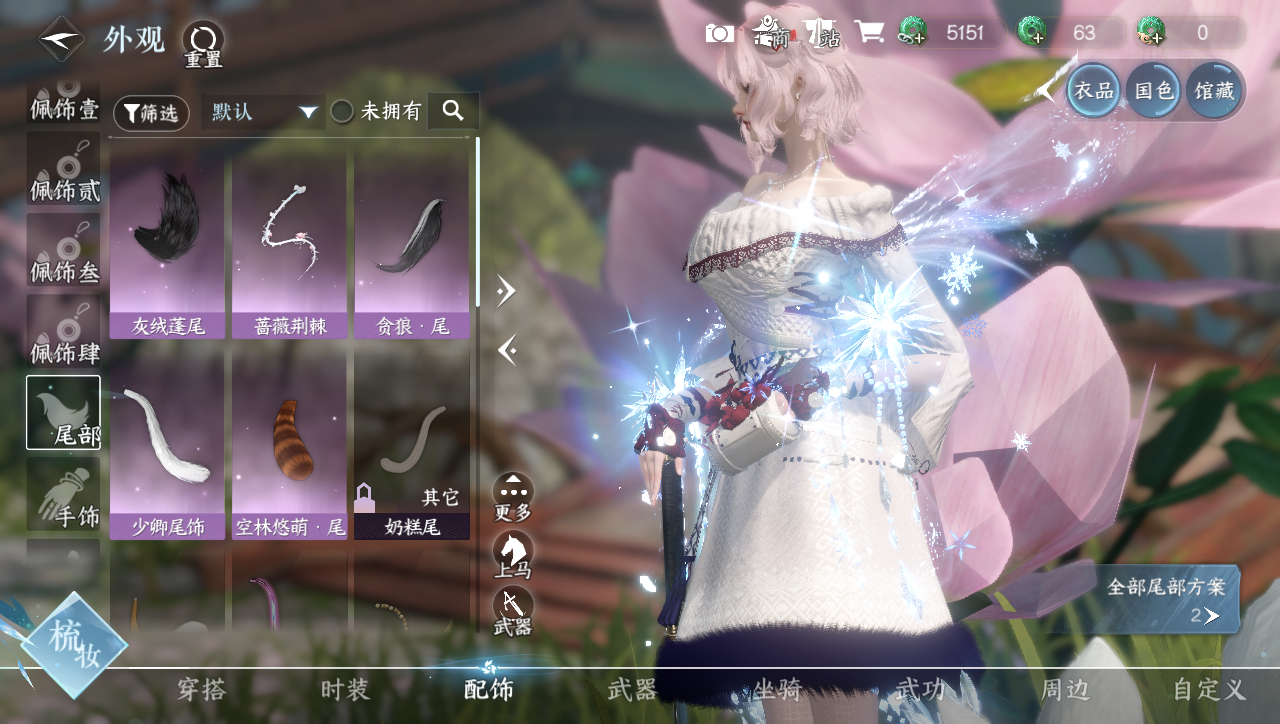
Task: Open the 默认 sort dropdown
Action: [x=264, y=111]
